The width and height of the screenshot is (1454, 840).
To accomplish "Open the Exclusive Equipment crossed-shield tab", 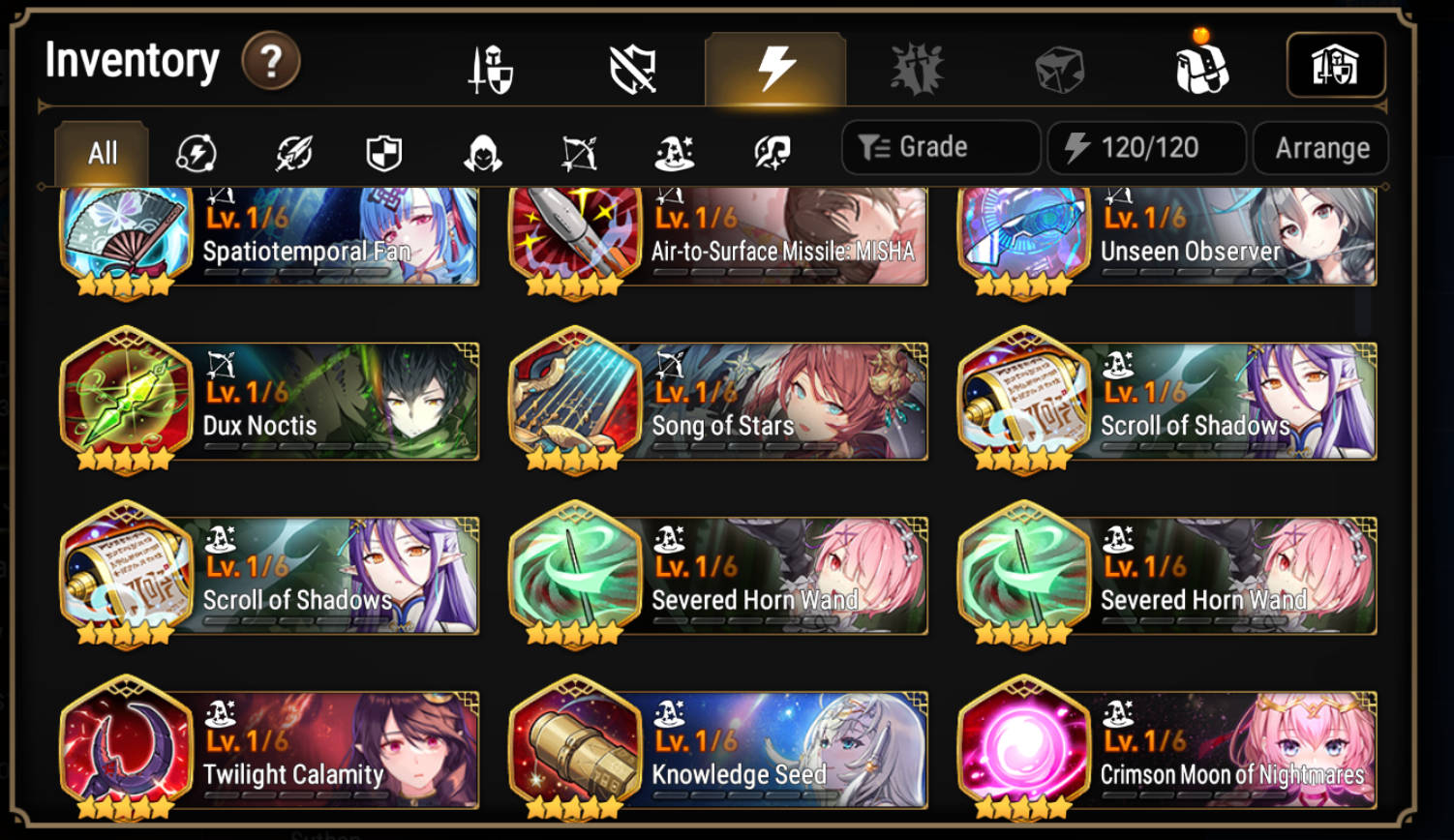I will [632, 65].
